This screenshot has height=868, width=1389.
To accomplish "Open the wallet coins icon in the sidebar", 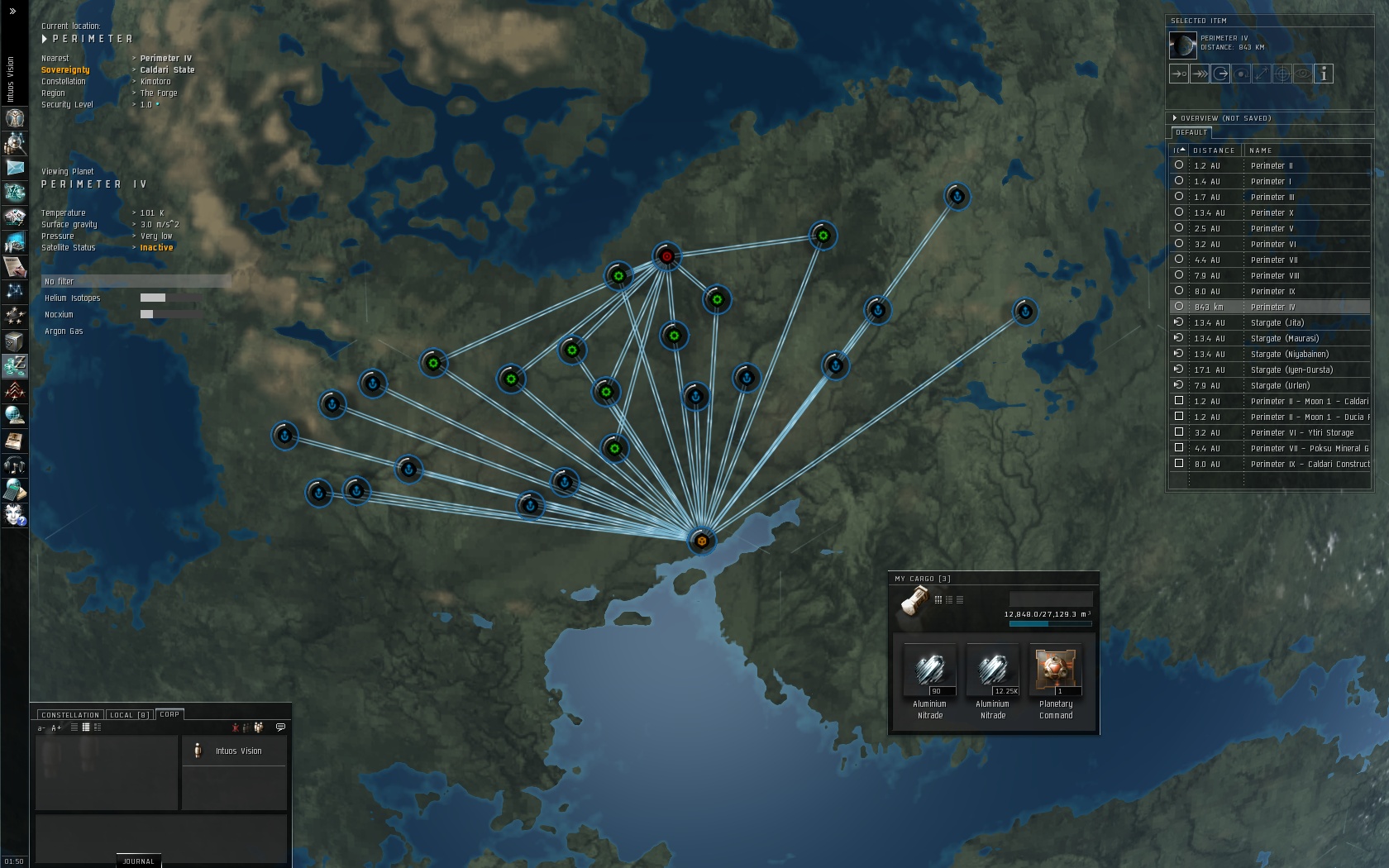I will pyautogui.click(x=14, y=366).
